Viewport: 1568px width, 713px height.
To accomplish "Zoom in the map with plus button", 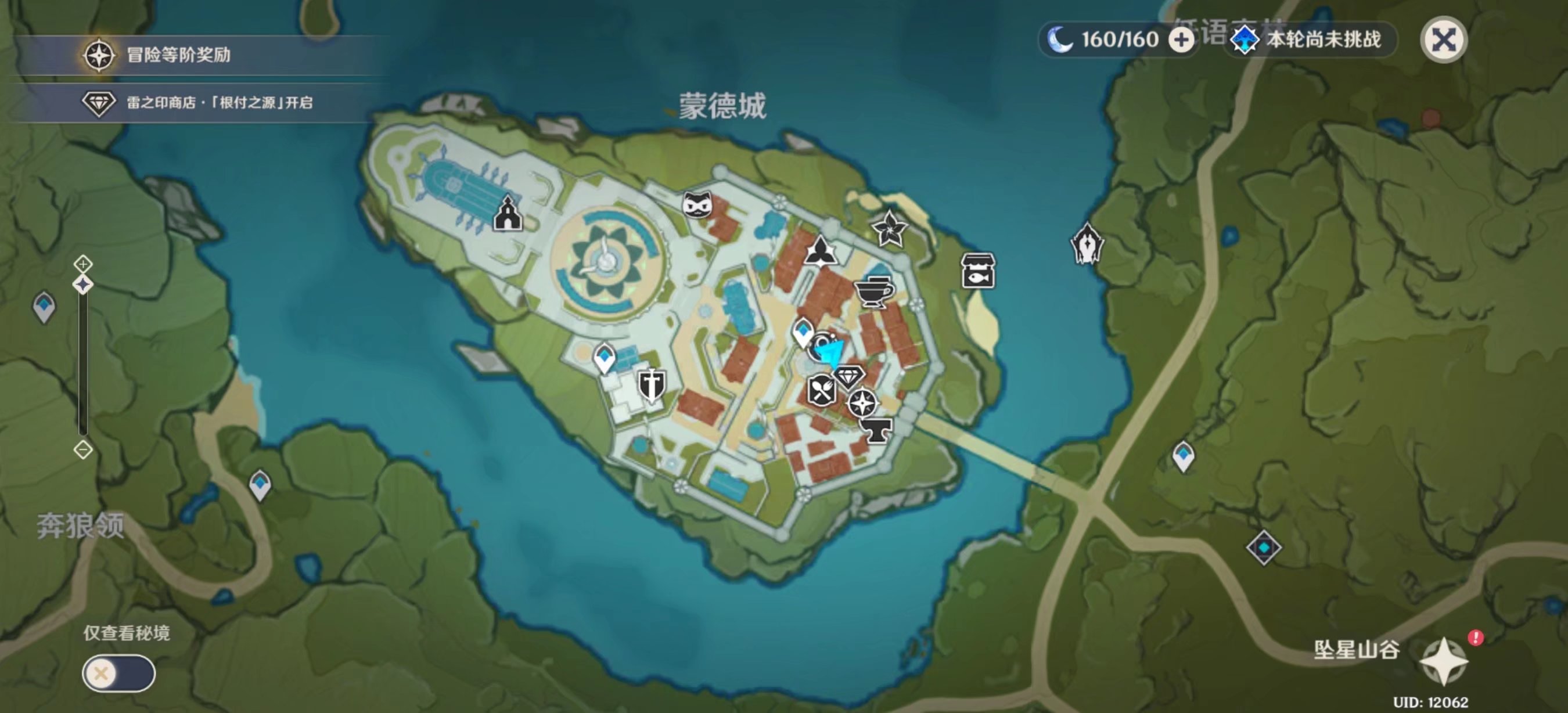I will tap(83, 264).
